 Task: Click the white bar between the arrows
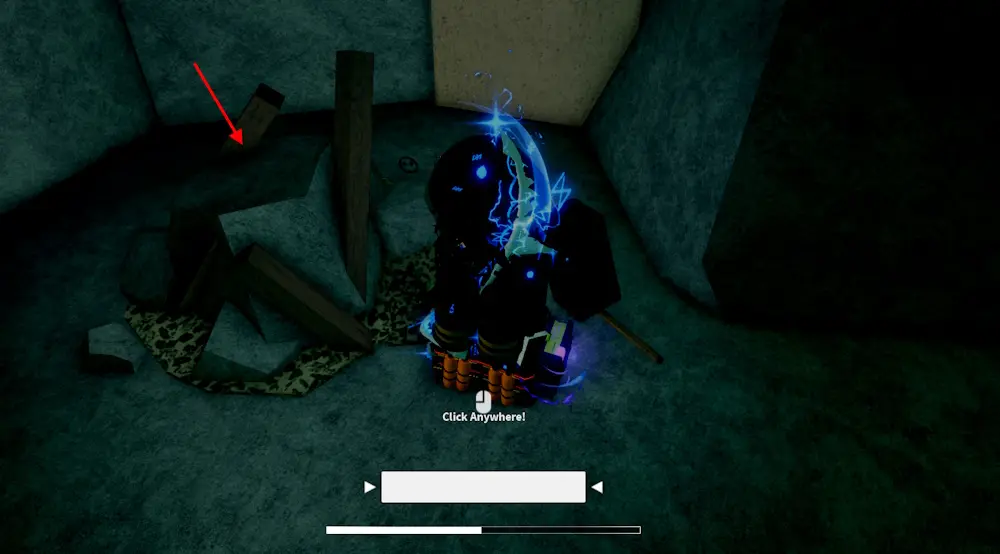tap(483, 487)
